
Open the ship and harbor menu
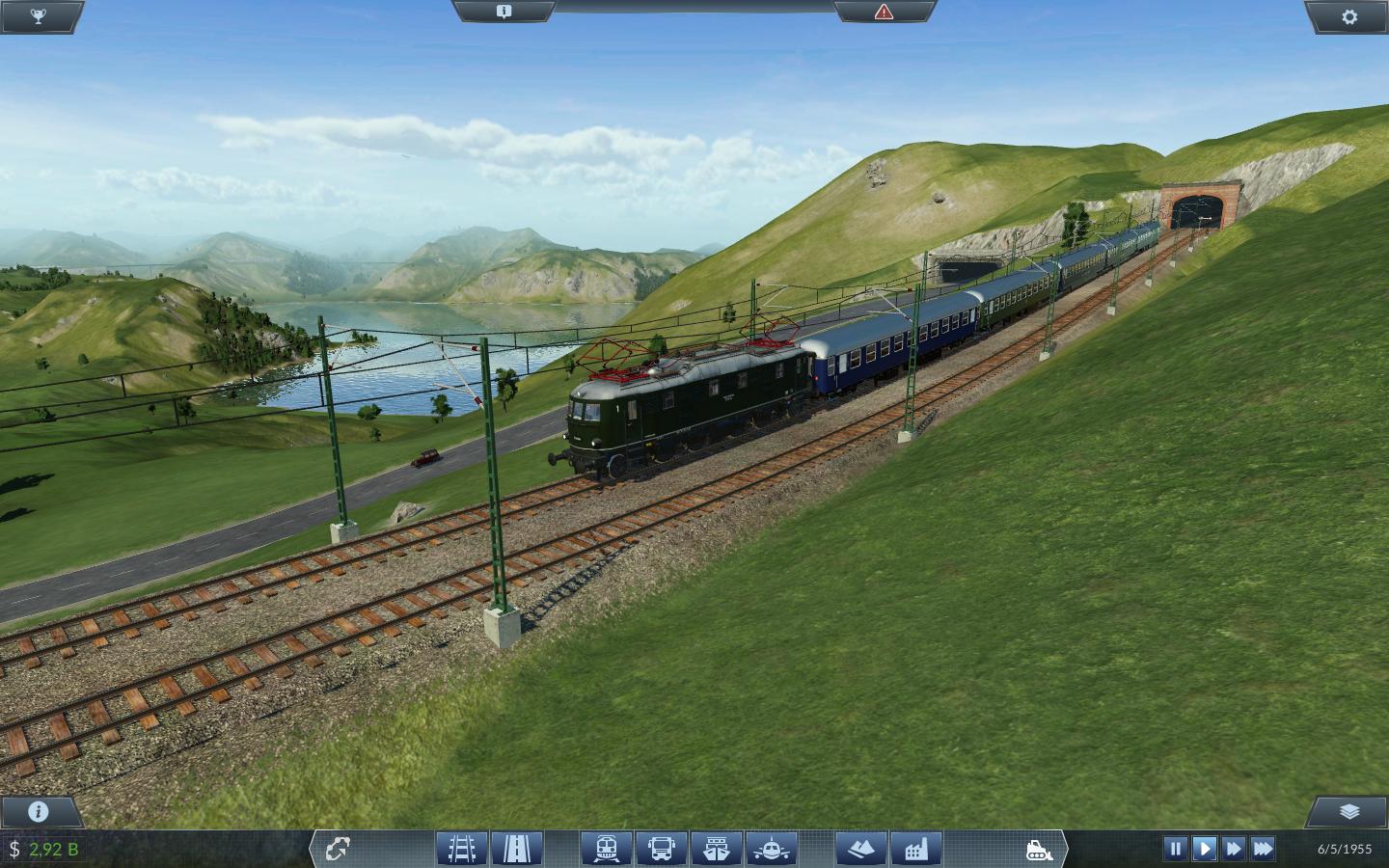tap(716, 849)
